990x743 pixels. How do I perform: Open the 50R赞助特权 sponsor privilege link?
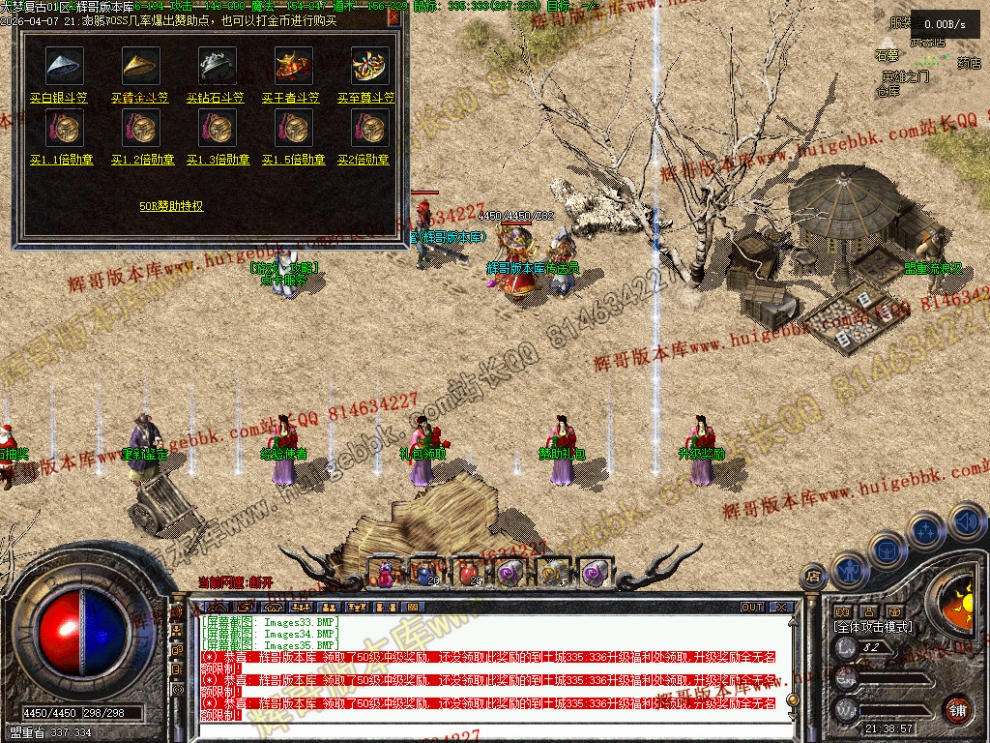click(x=171, y=206)
